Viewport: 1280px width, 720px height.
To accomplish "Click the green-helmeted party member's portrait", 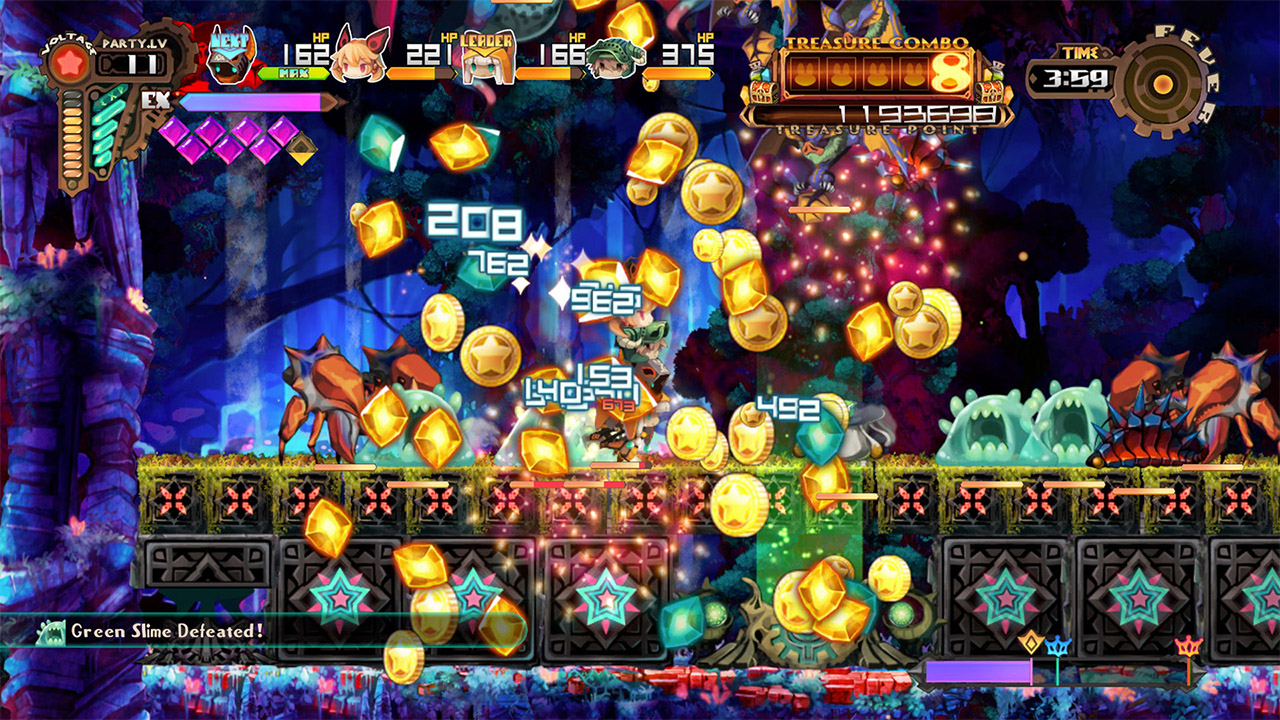I will pos(618,58).
